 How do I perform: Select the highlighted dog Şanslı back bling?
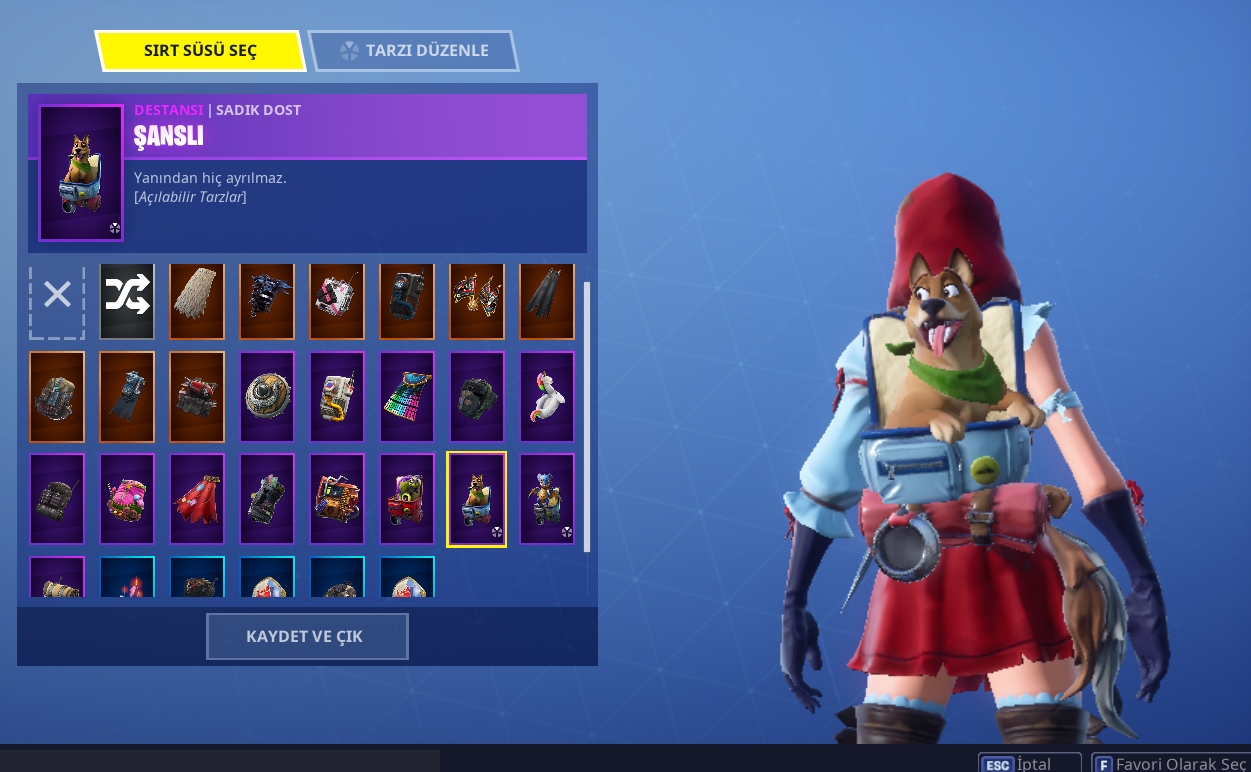coord(477,499)
